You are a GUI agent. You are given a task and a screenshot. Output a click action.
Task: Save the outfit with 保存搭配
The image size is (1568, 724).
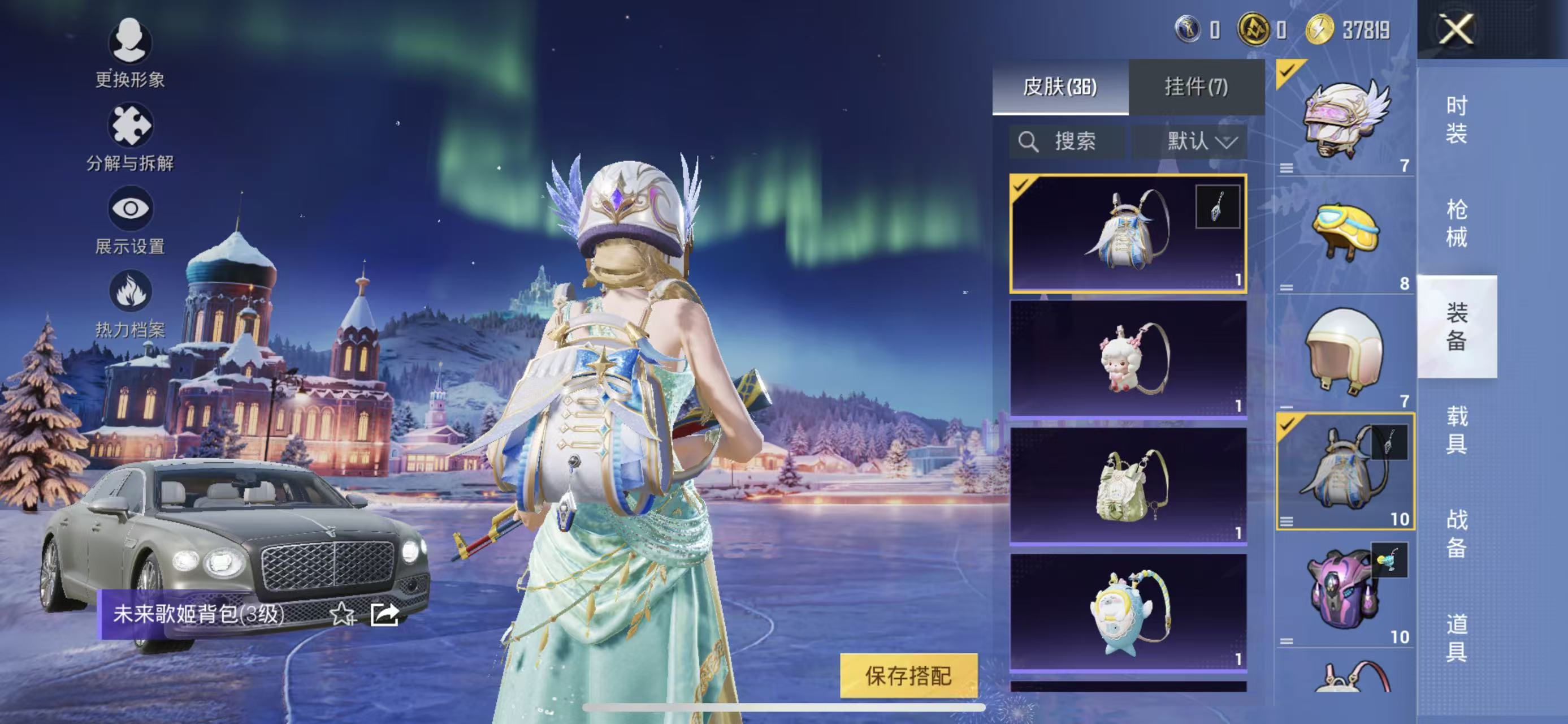click(908, 675)
